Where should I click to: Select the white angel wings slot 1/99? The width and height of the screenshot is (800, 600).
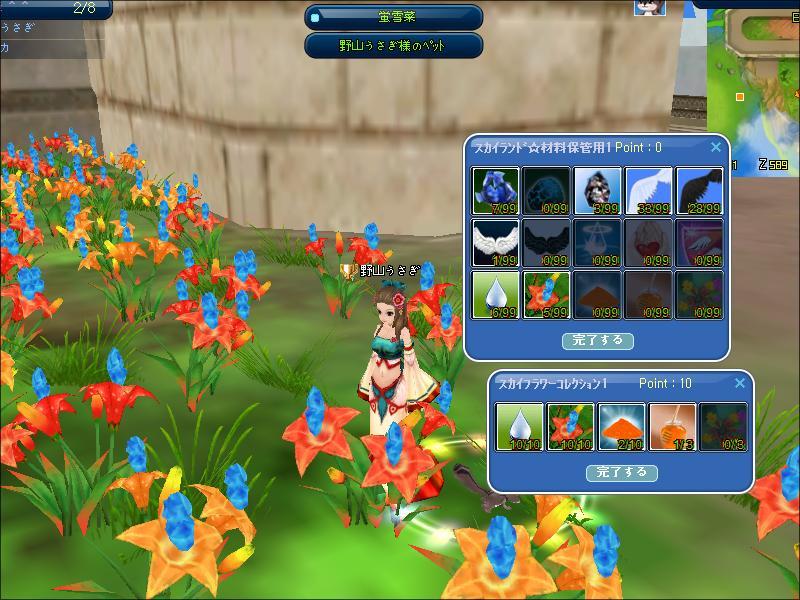point(496,243)
